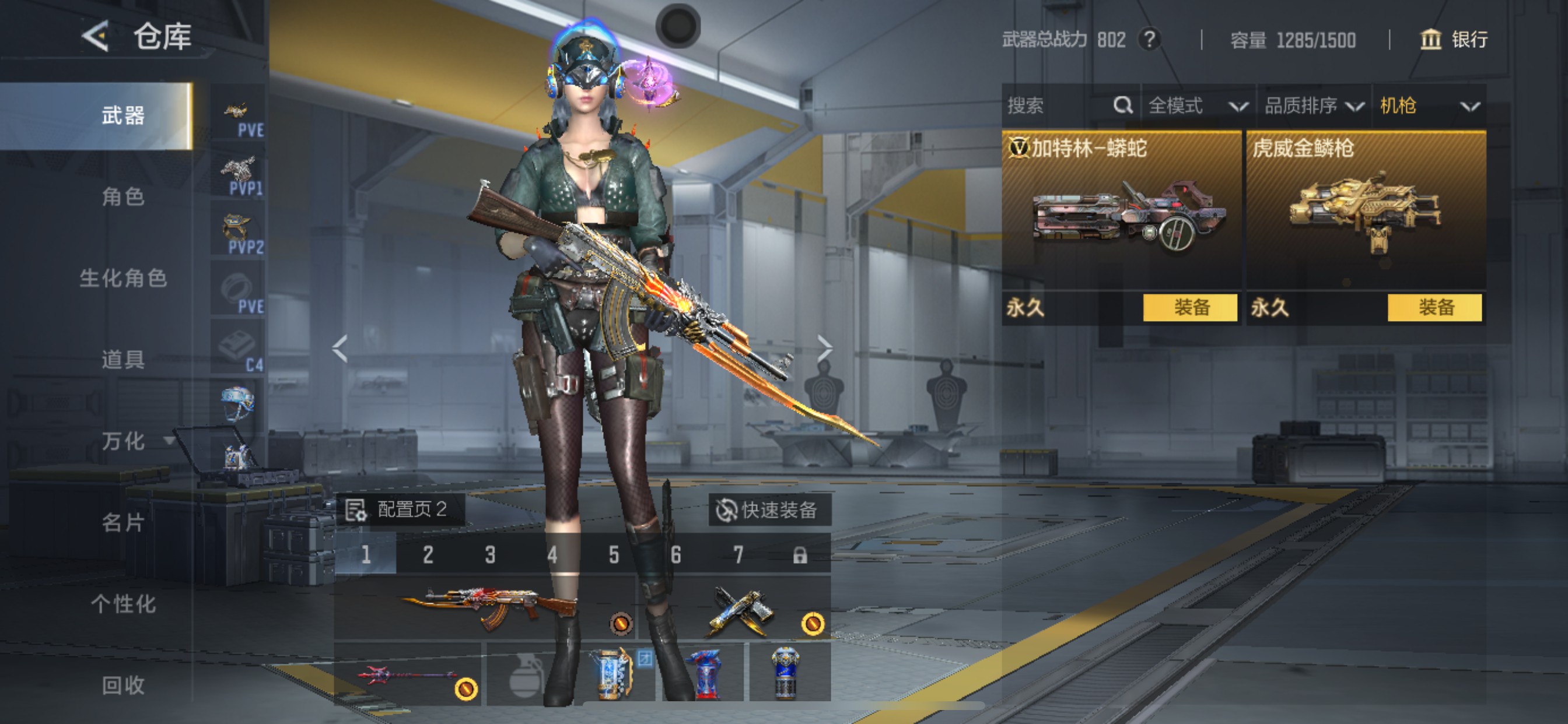Open the 回收 section
The width and height of the screenshot is (1568, 724).
click(123, 686)
